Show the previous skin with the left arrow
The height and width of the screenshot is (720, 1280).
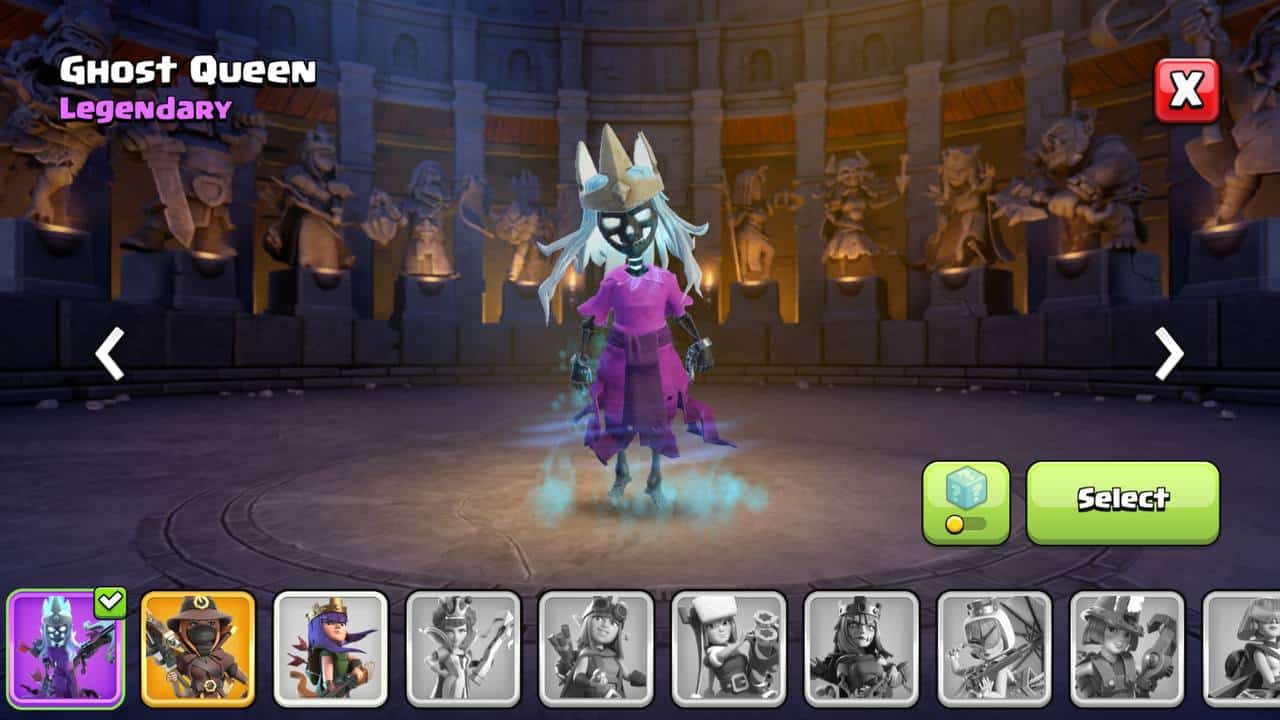coord(110,353)
